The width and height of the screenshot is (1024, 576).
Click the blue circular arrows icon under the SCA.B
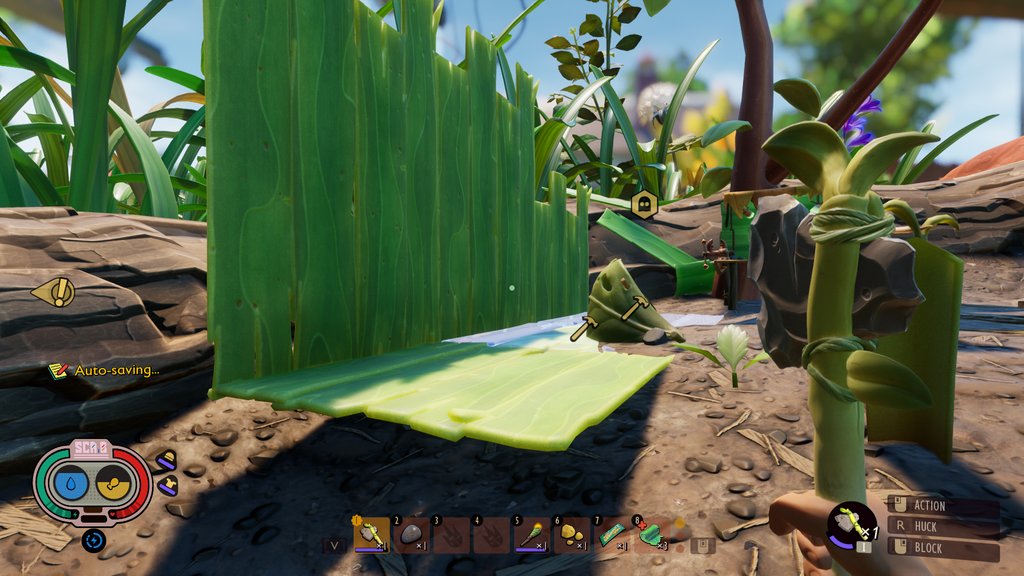[94, 540]
